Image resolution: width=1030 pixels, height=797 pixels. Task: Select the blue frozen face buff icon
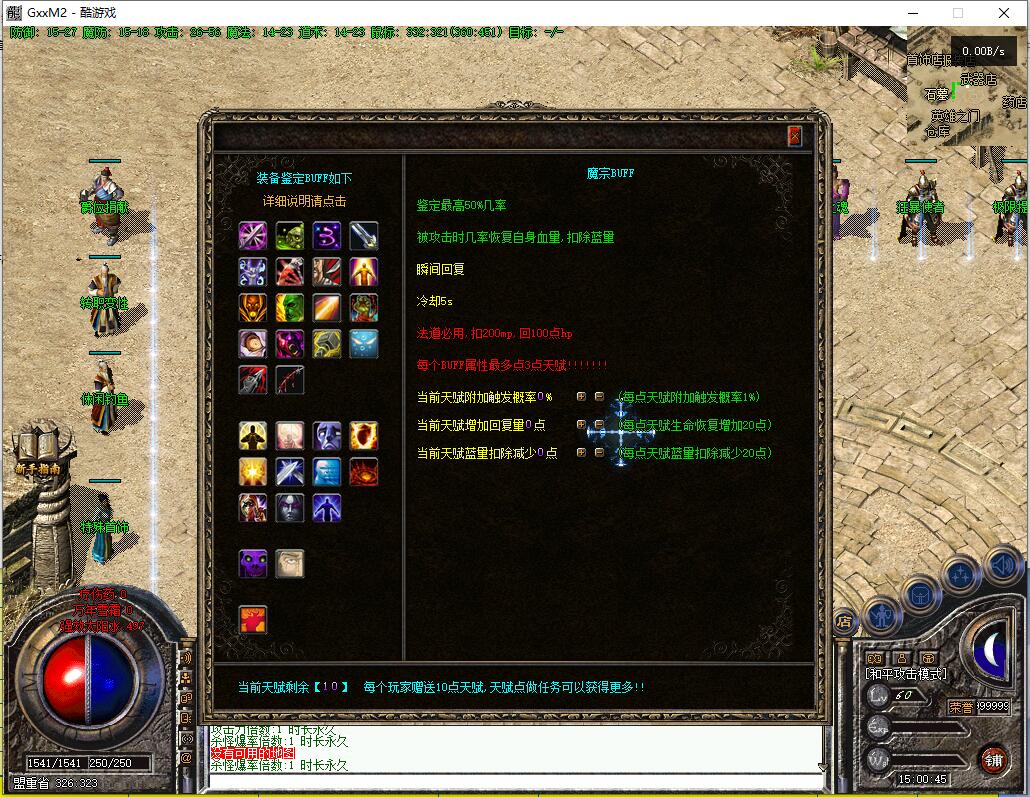coord(327,472)
